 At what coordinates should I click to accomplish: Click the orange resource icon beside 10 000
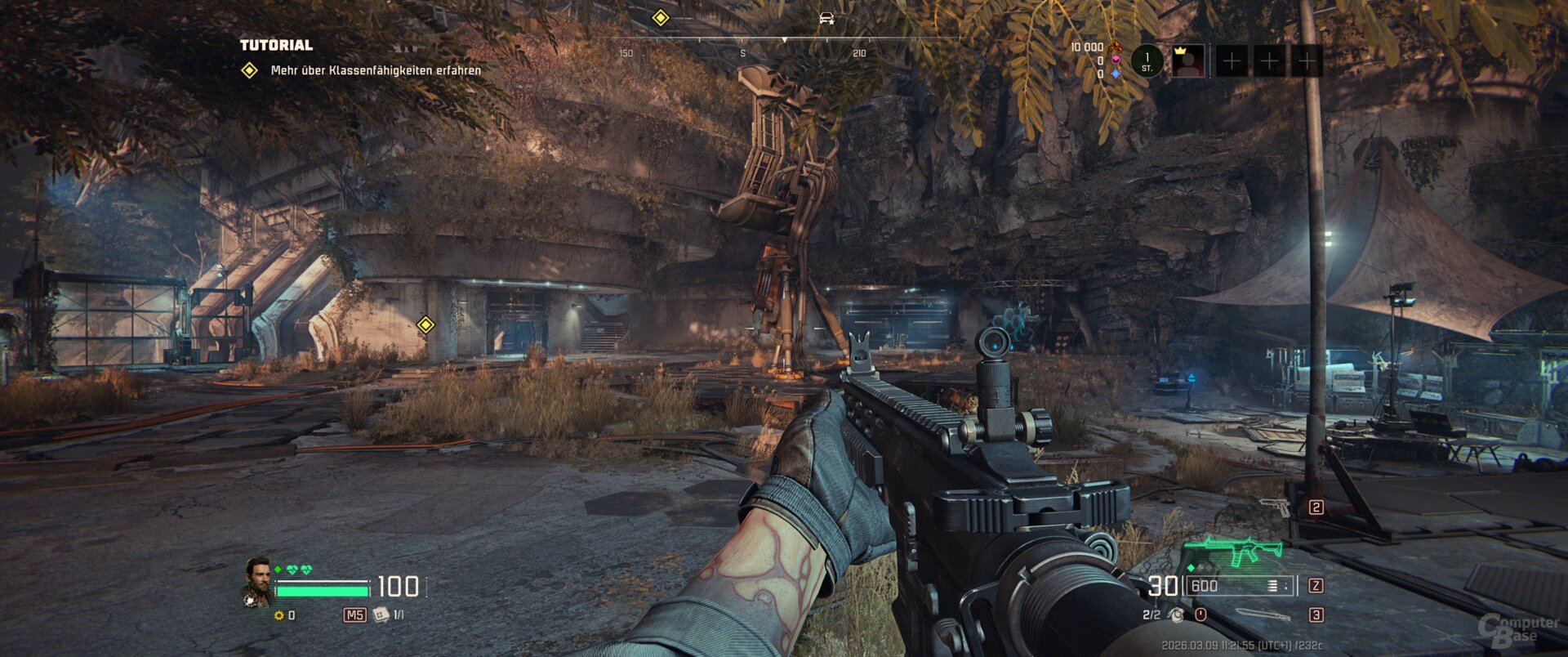[1116, 47]
